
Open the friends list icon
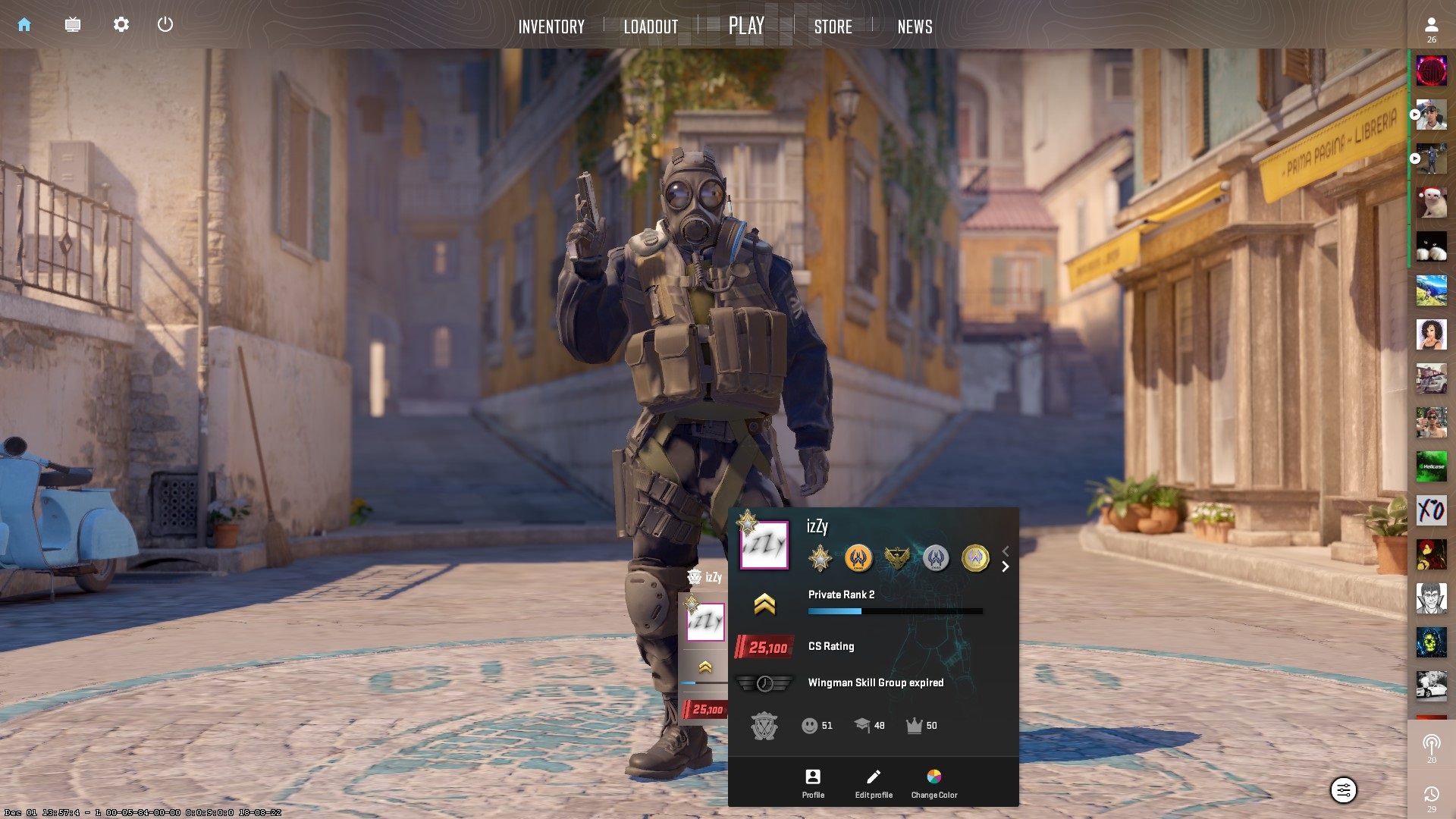pos(1431,29)
